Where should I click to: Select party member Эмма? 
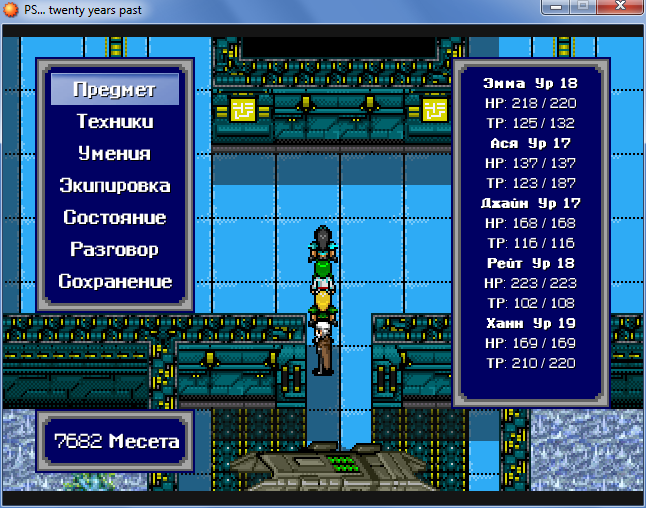click(529, 83)
